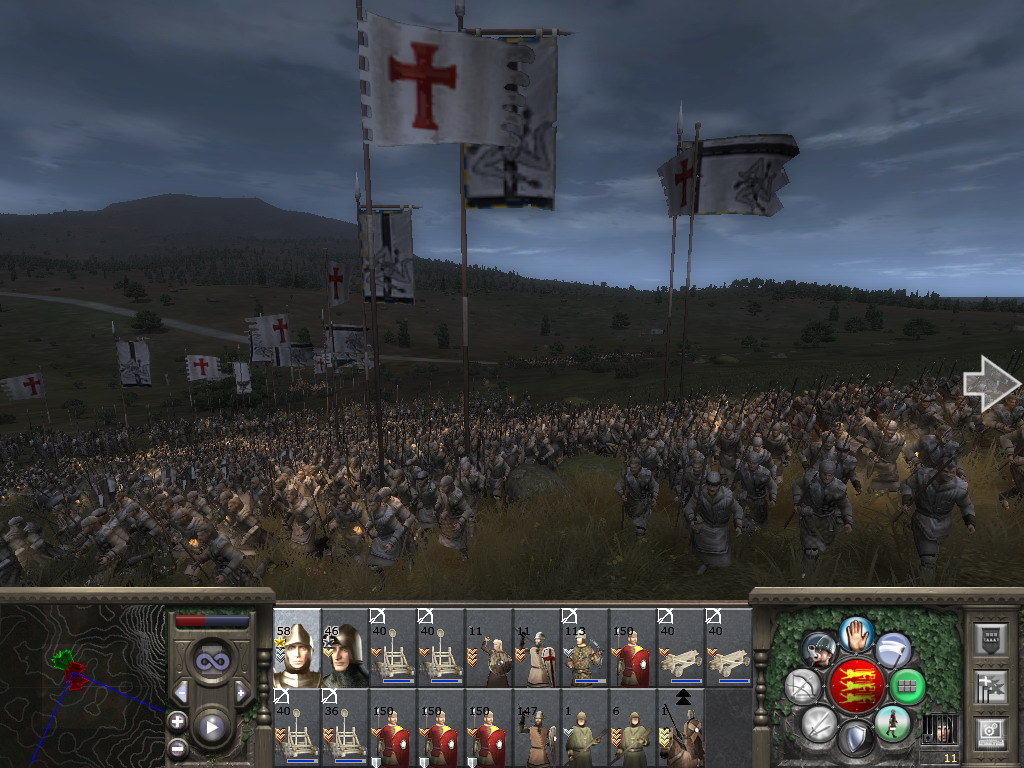The width and height of the screenshot is (1024, 768).
Task: Decrease game speed with left arrow
Action: (x=181, y=693)
